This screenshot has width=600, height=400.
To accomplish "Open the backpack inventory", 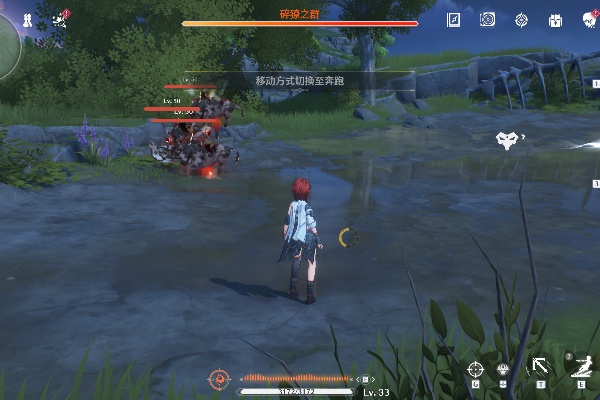I will pos(554,19).
